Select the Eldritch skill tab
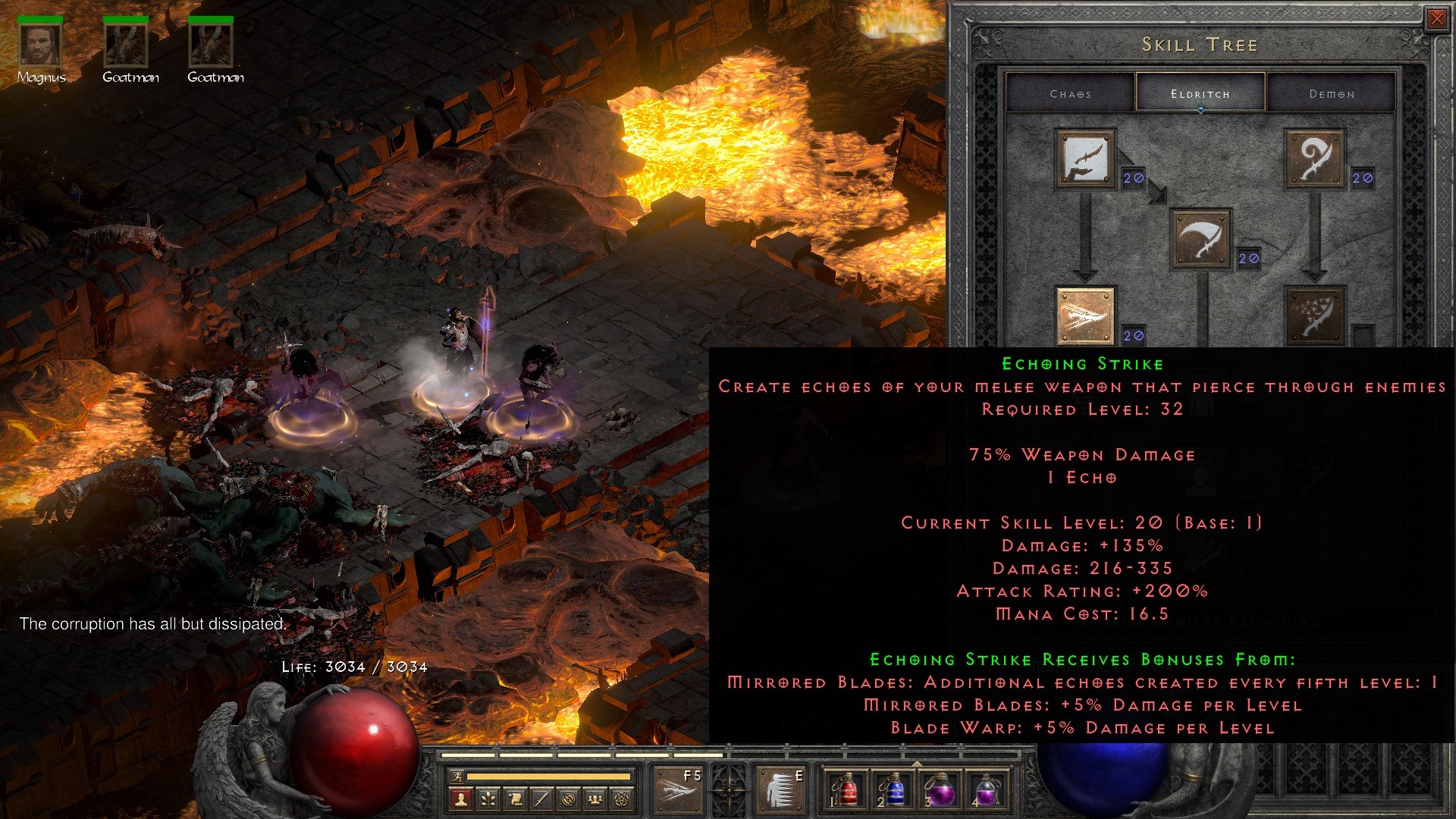1456x819 pixels. point(1200,94)
